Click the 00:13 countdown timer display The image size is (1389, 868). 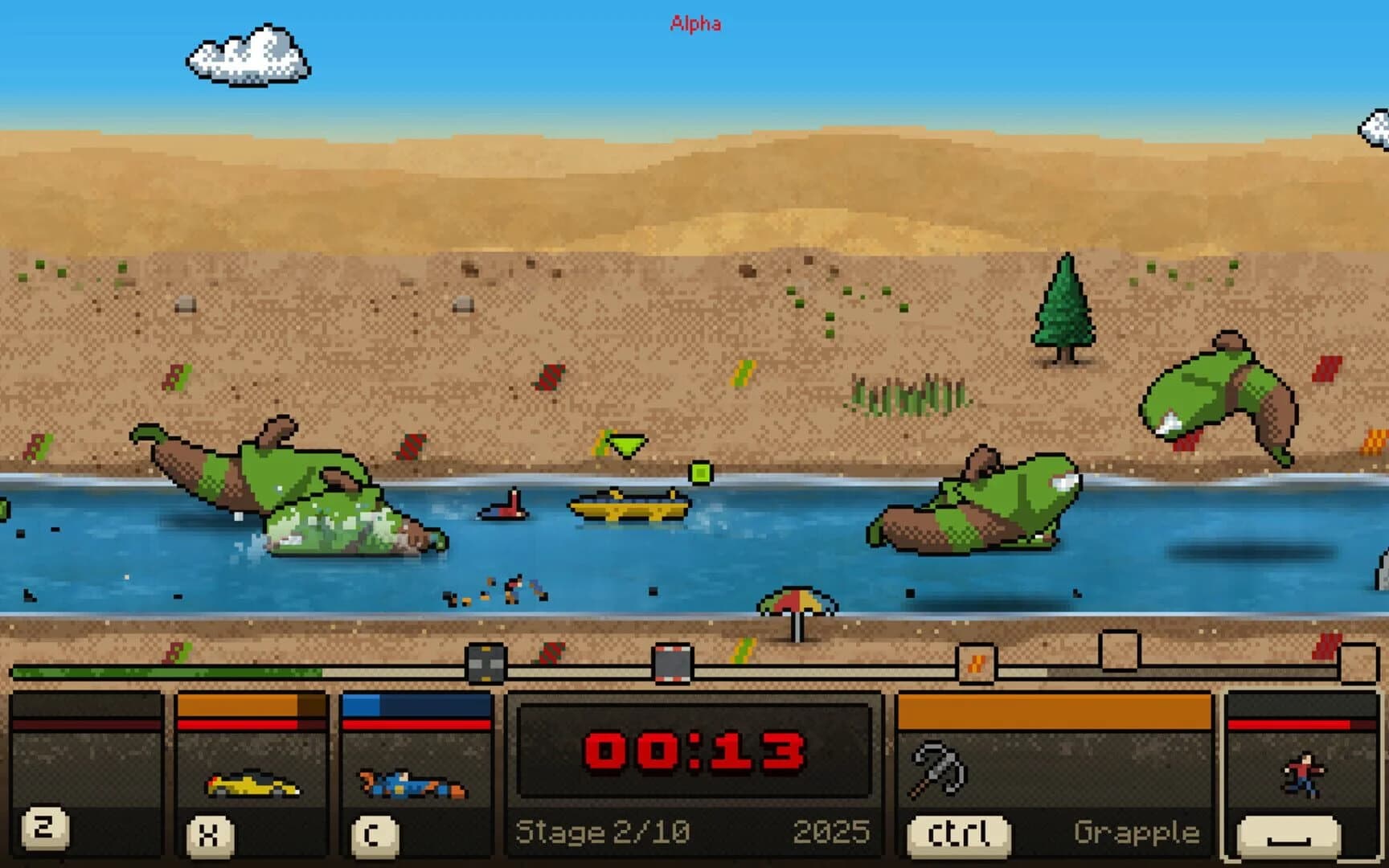(693, 751)
